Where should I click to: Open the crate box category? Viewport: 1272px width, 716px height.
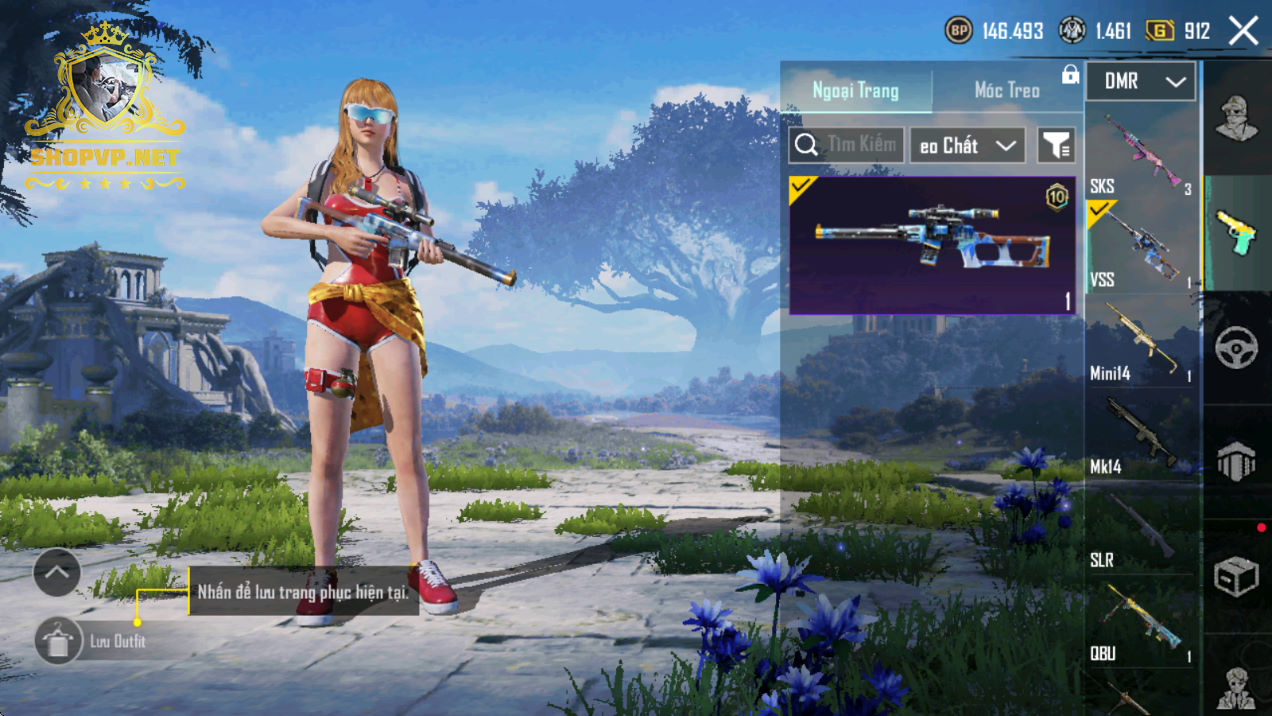(1236, 577)
